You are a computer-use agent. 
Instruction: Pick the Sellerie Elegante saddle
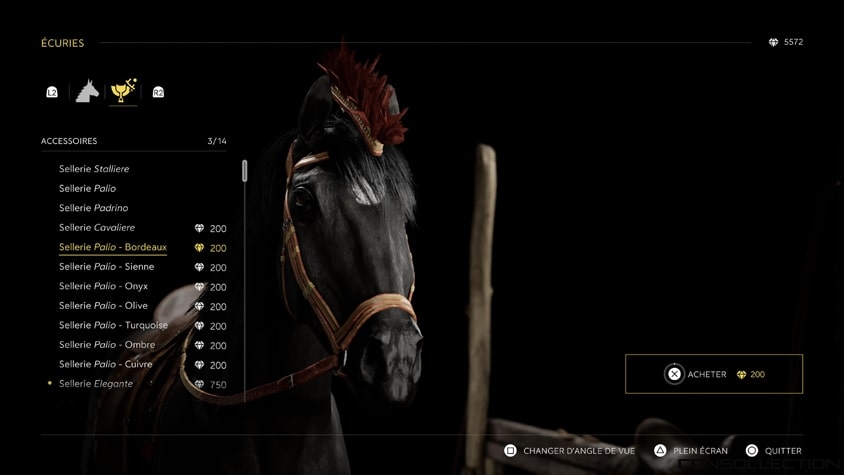[96, 384]
